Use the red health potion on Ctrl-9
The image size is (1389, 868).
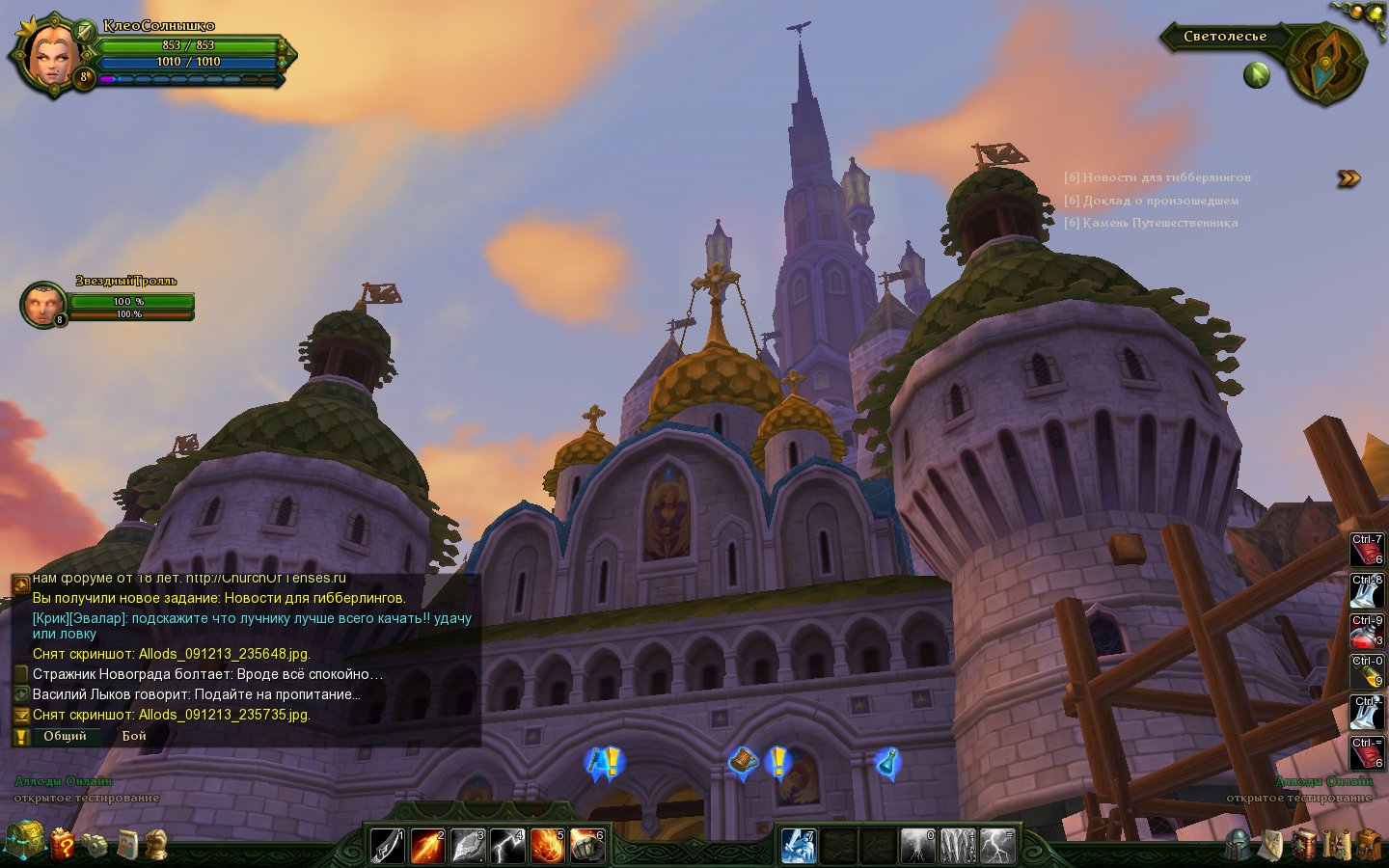(1366, 632)
